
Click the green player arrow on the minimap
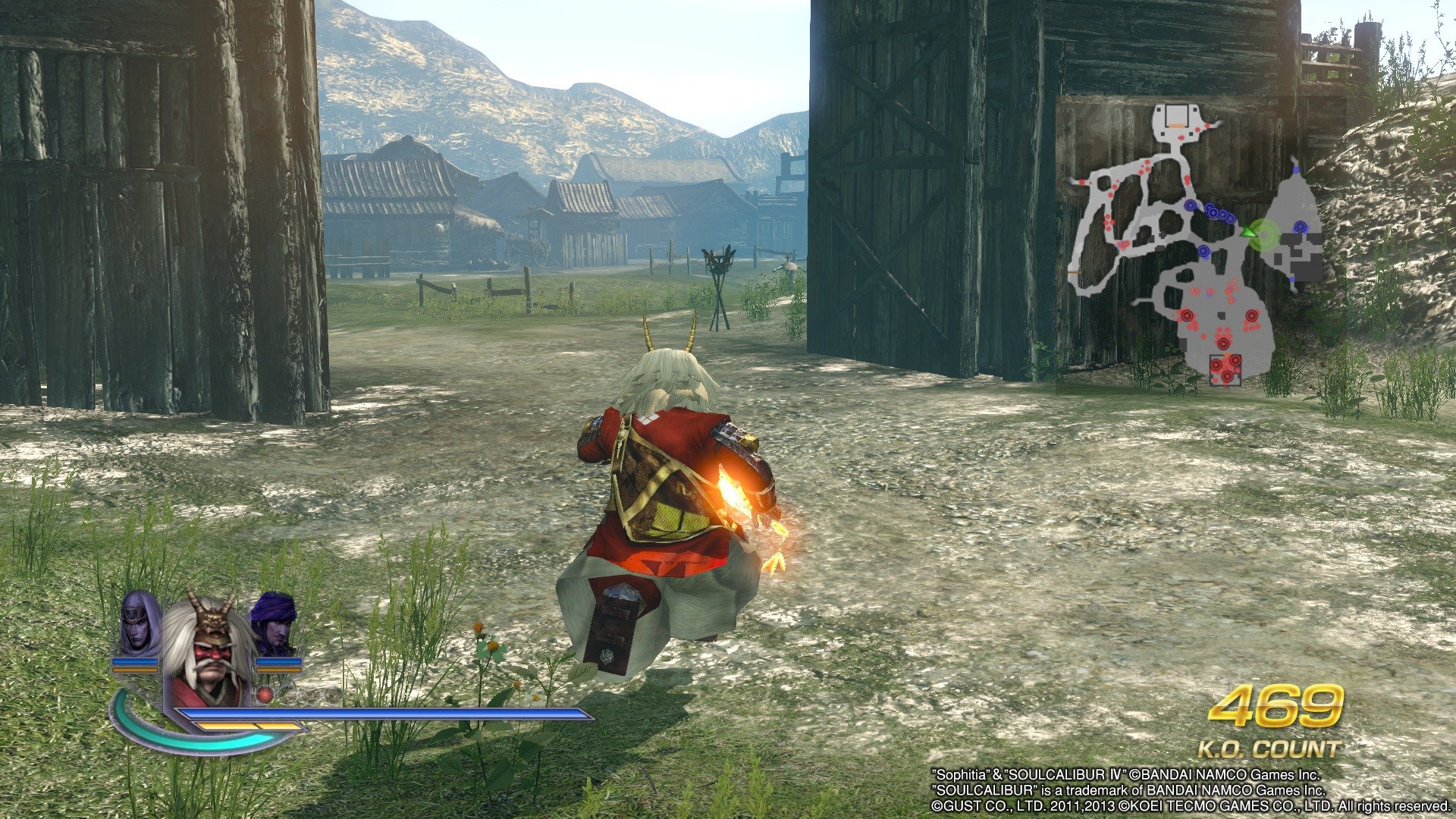[x=1247, y=233]
